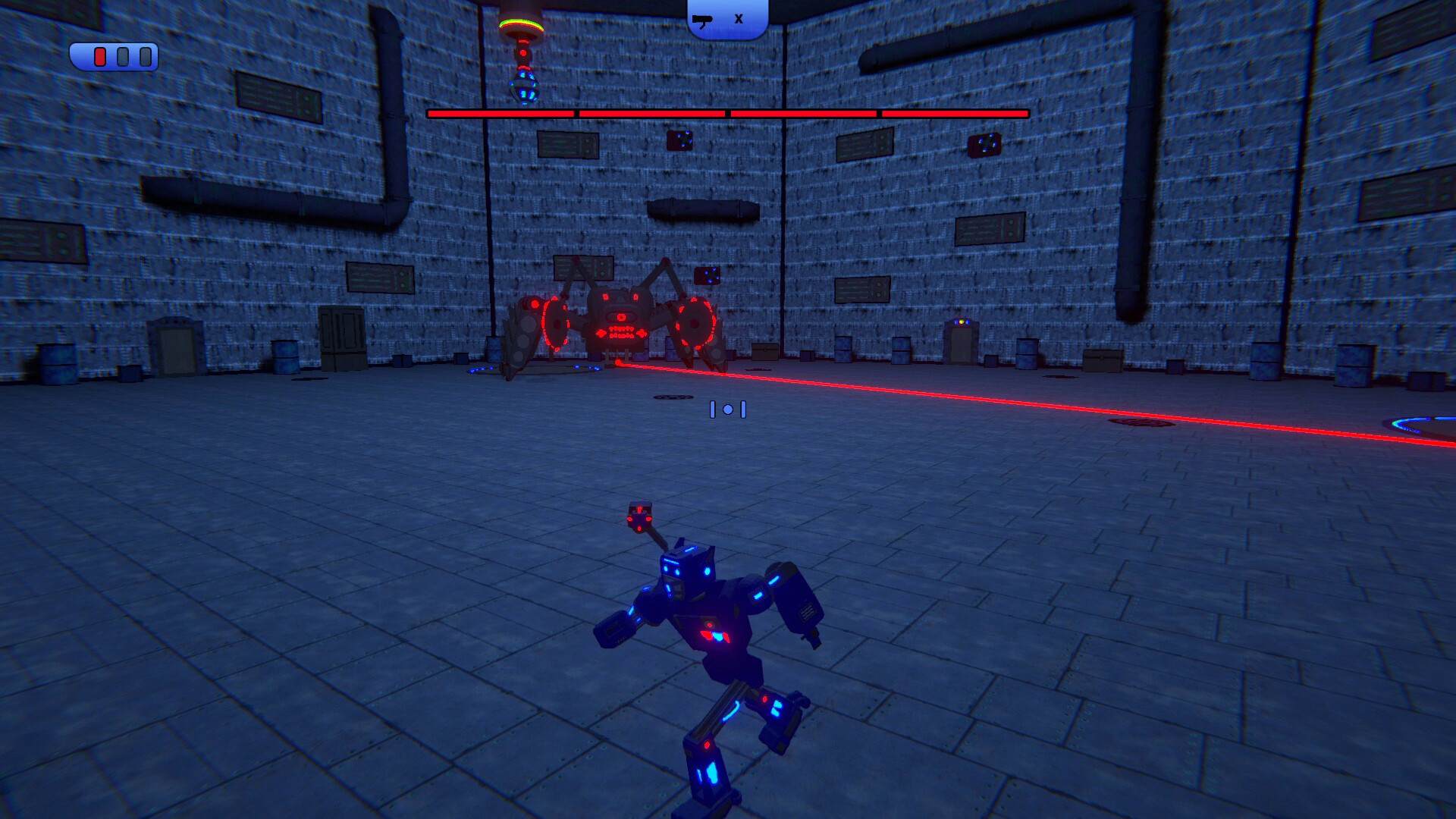This screenshot has height=819, width=1456.
Task: Click the first segment of the boss health bar
Action: point(500,114)
